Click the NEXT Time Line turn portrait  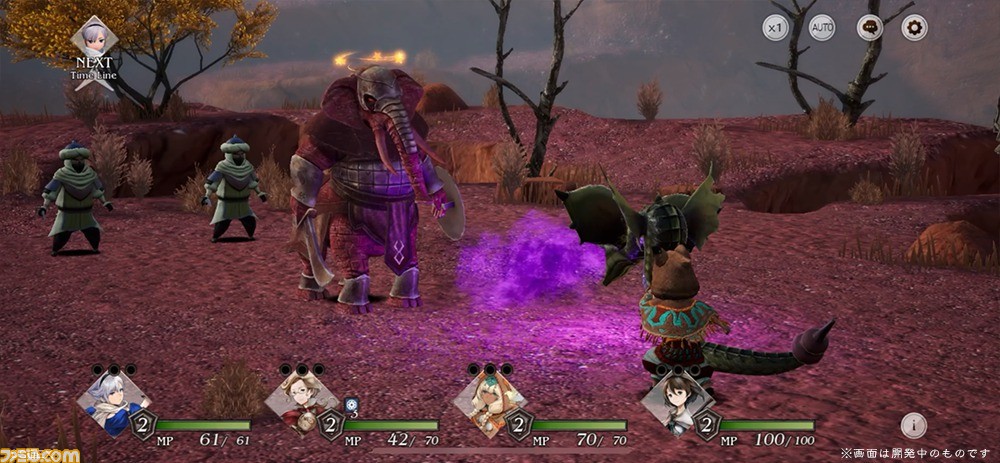(96, 39)
